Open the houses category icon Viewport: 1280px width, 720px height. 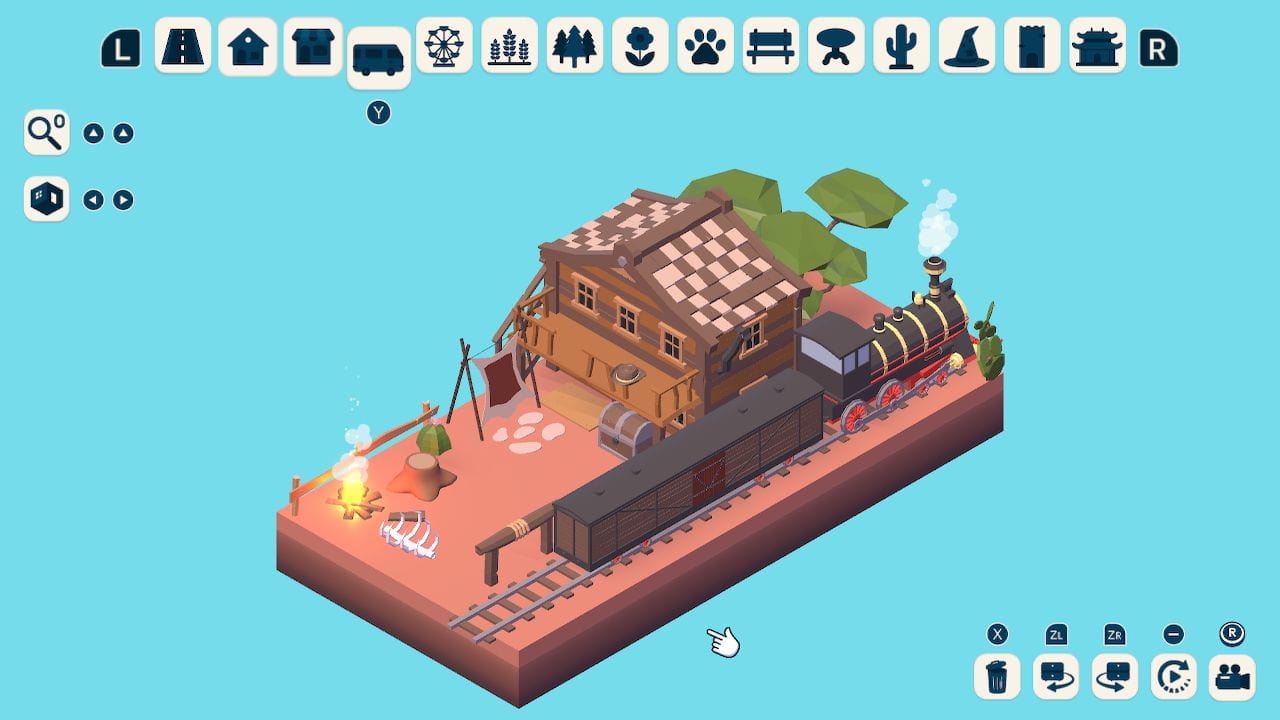pos(247,46)
